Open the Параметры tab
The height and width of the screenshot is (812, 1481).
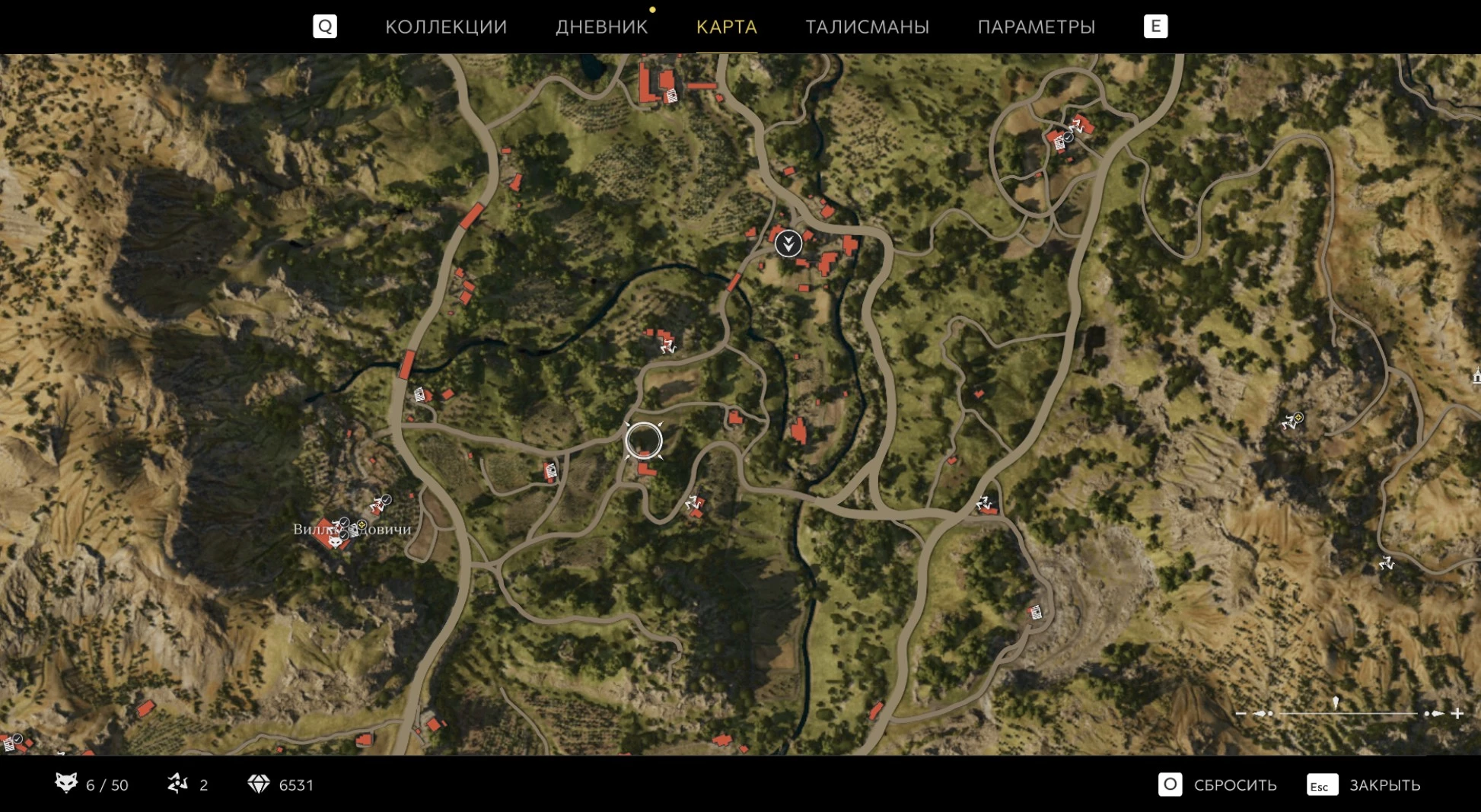click(1036, 27)
